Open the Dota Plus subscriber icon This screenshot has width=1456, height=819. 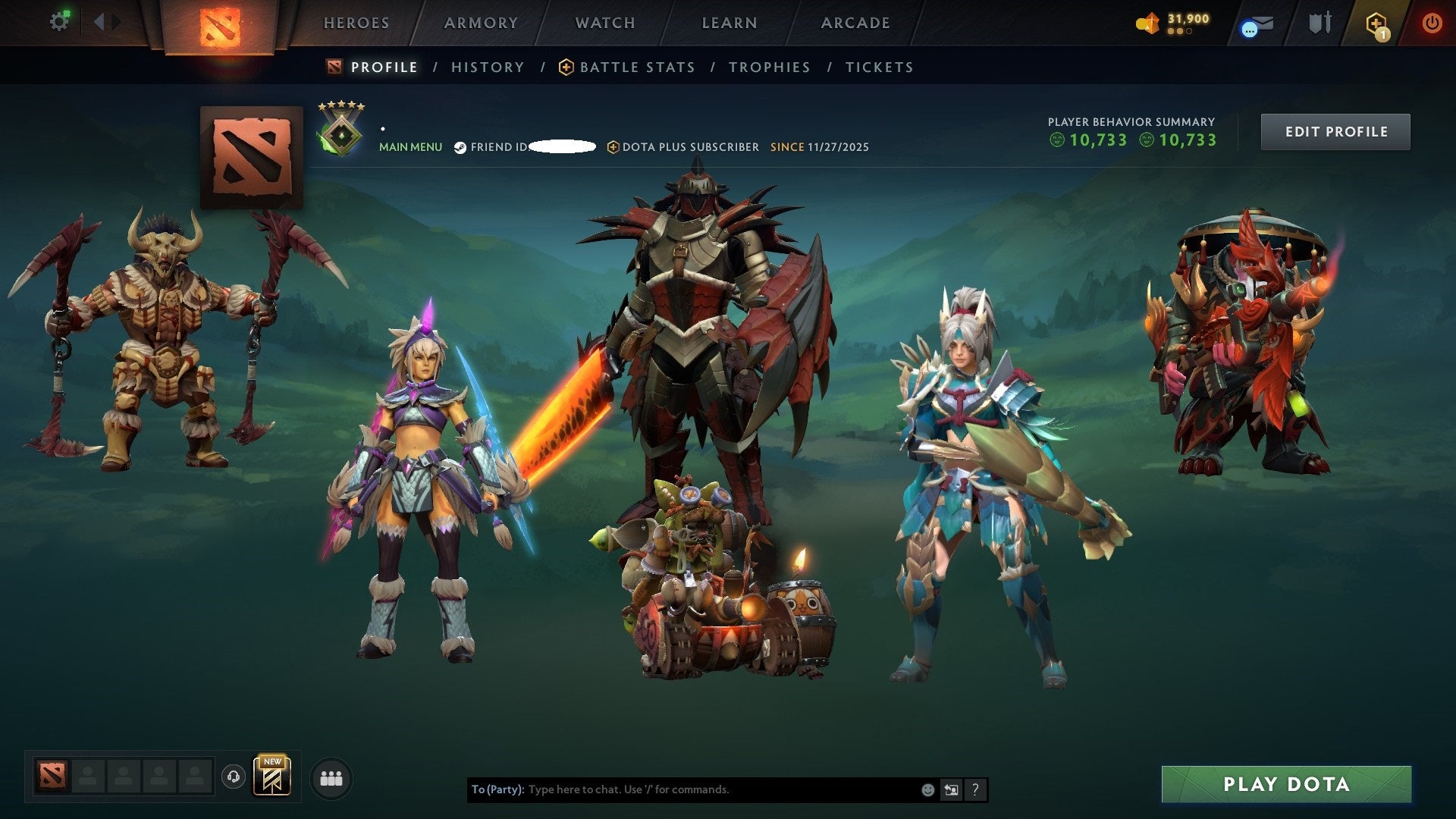613,146
